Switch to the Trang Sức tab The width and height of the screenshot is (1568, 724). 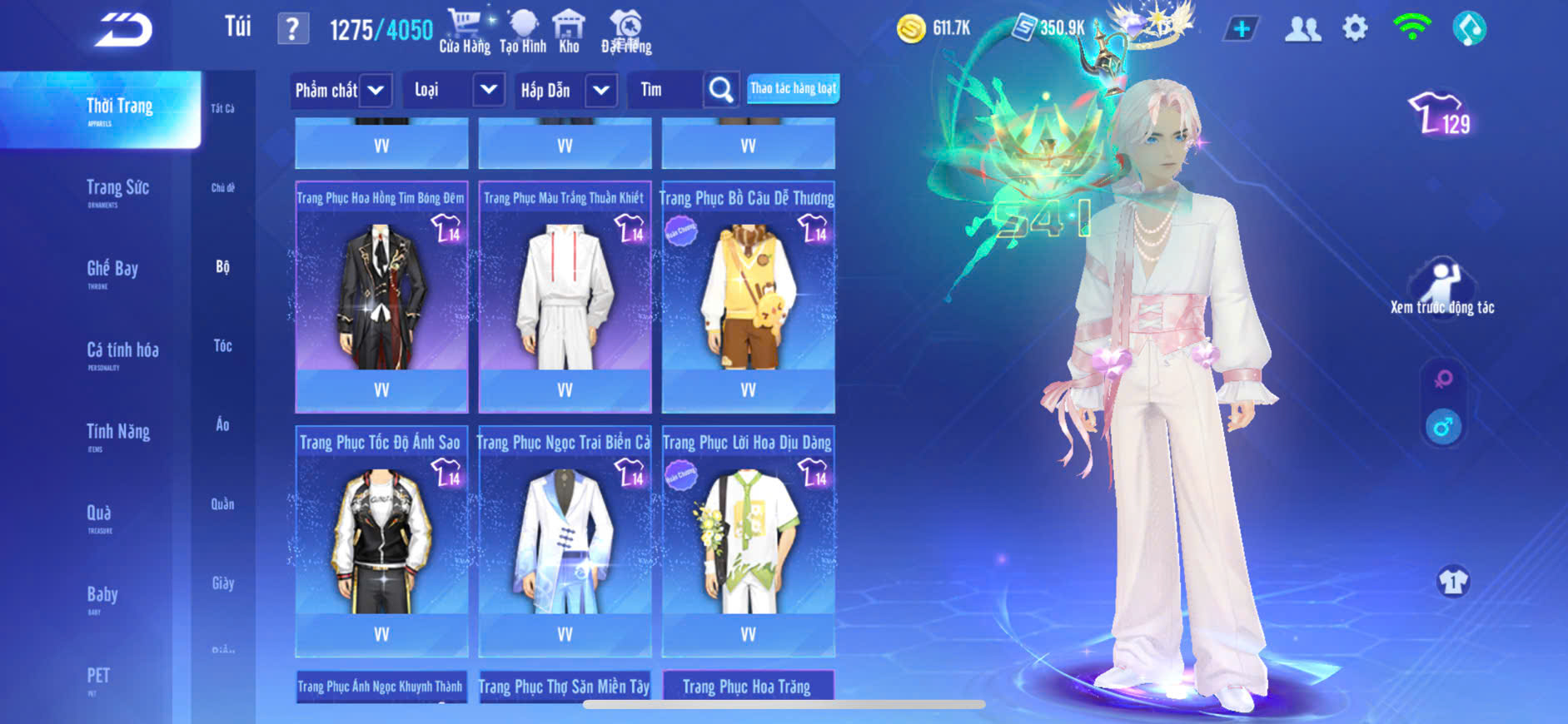(117, 191)
